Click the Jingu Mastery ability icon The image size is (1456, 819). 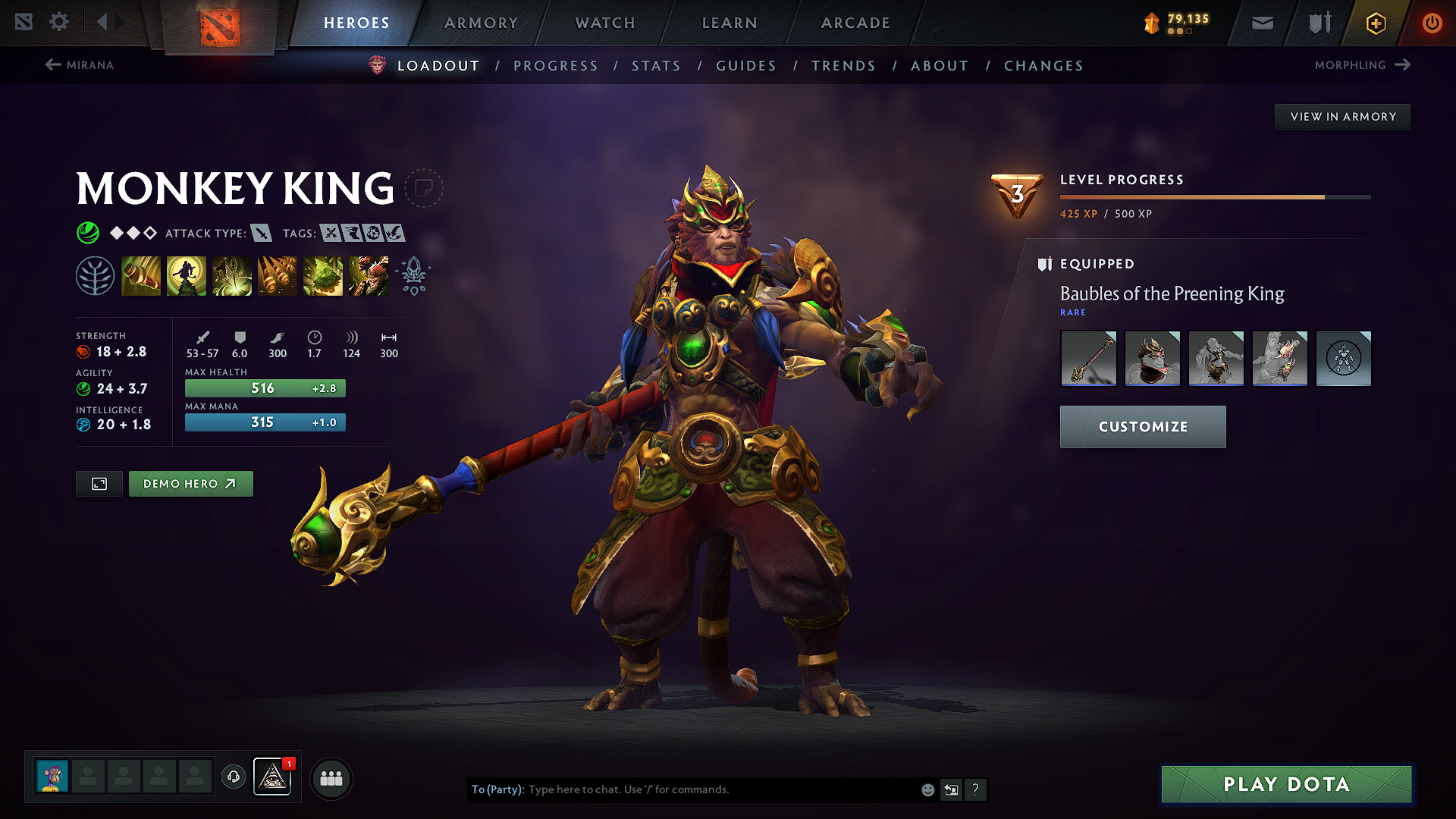click(x=278, y=275)
